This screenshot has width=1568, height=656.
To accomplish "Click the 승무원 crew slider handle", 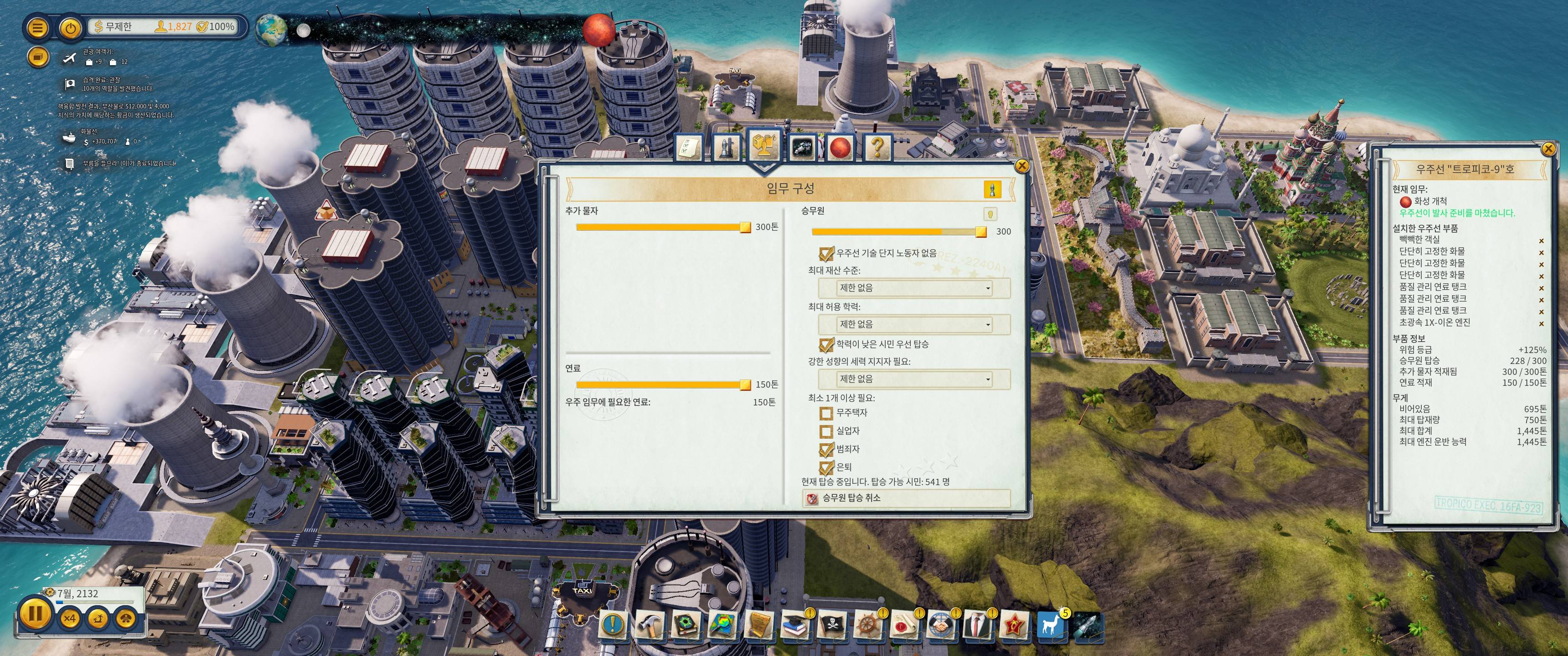I will 980,232.
